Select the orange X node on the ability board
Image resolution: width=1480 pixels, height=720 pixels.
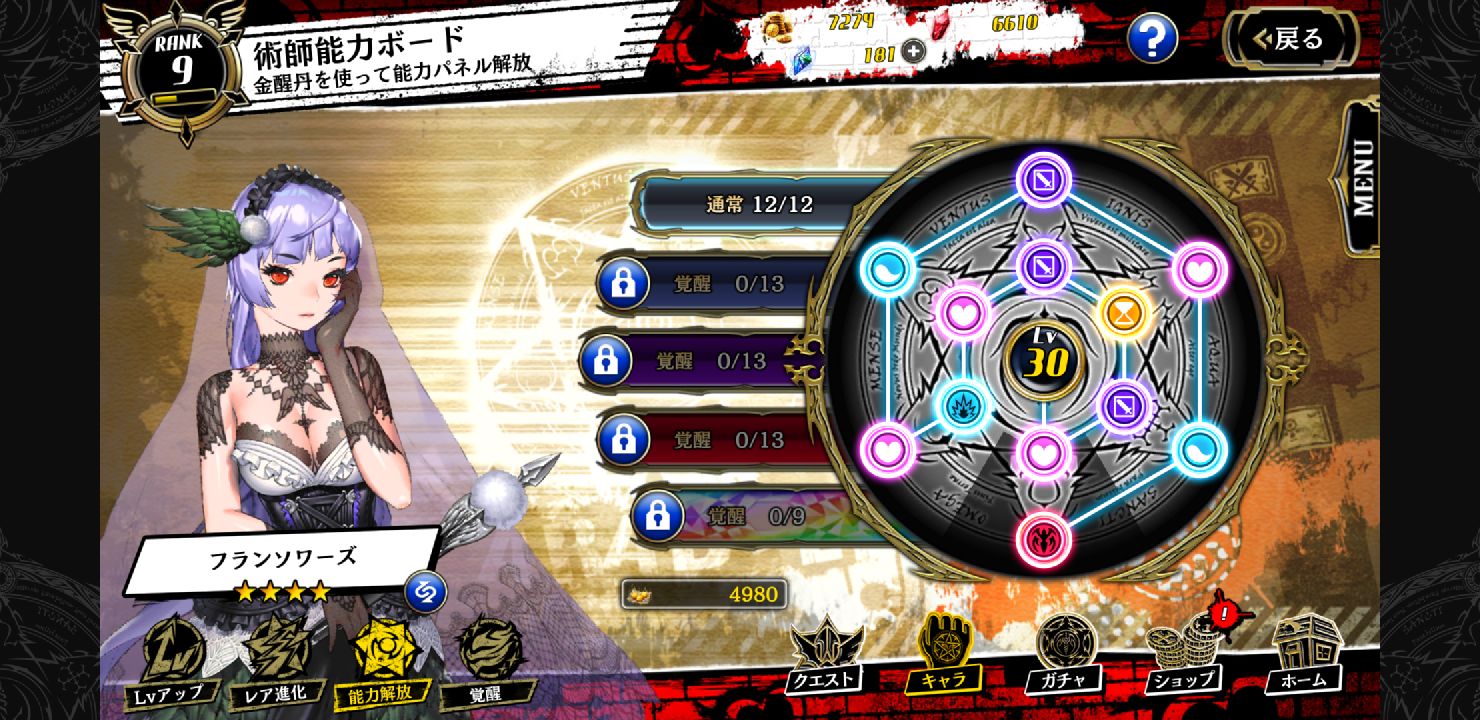[x=1126, y=313]
